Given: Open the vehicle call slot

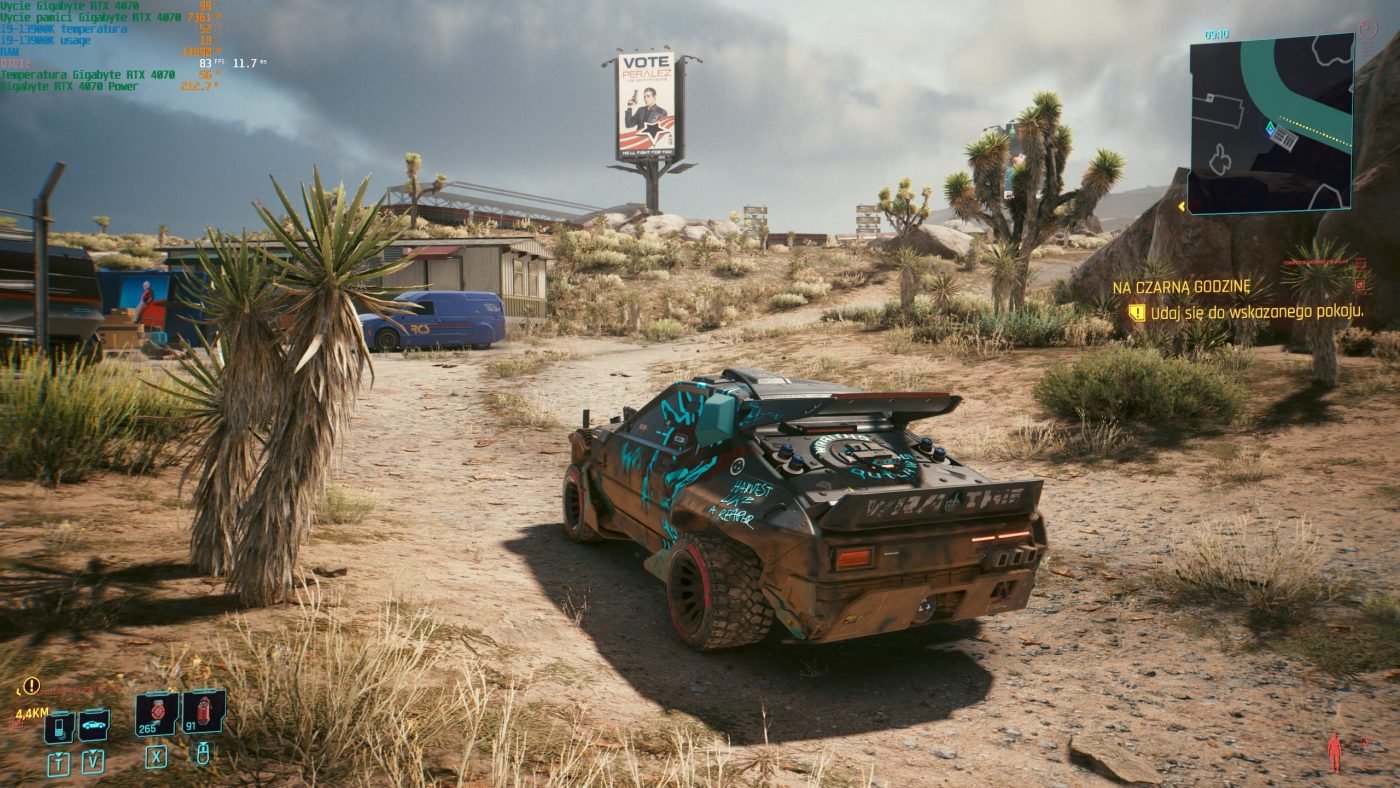Looking at the screenshot, I should point(93,725).
